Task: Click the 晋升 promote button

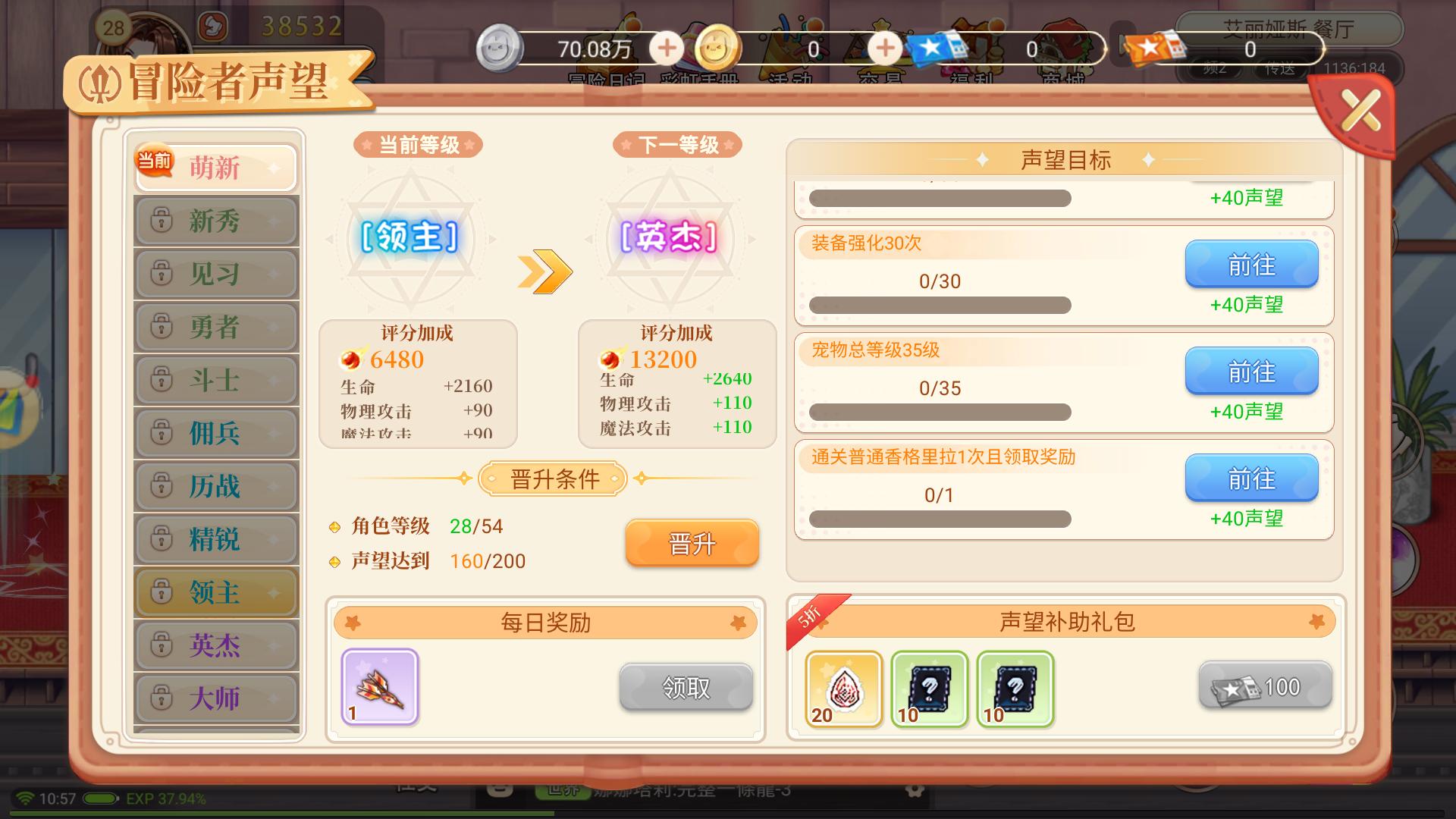Action: pos(691,543)
